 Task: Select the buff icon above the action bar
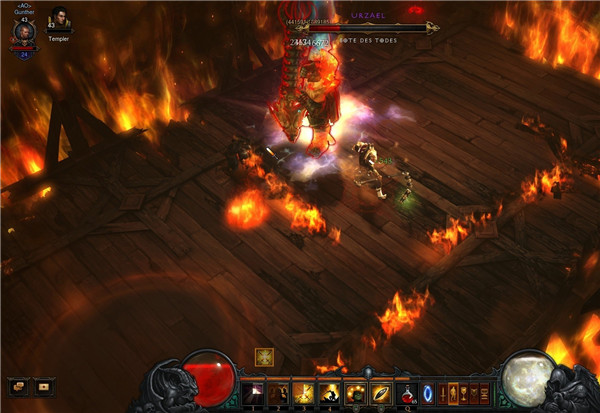pos(265,356)
